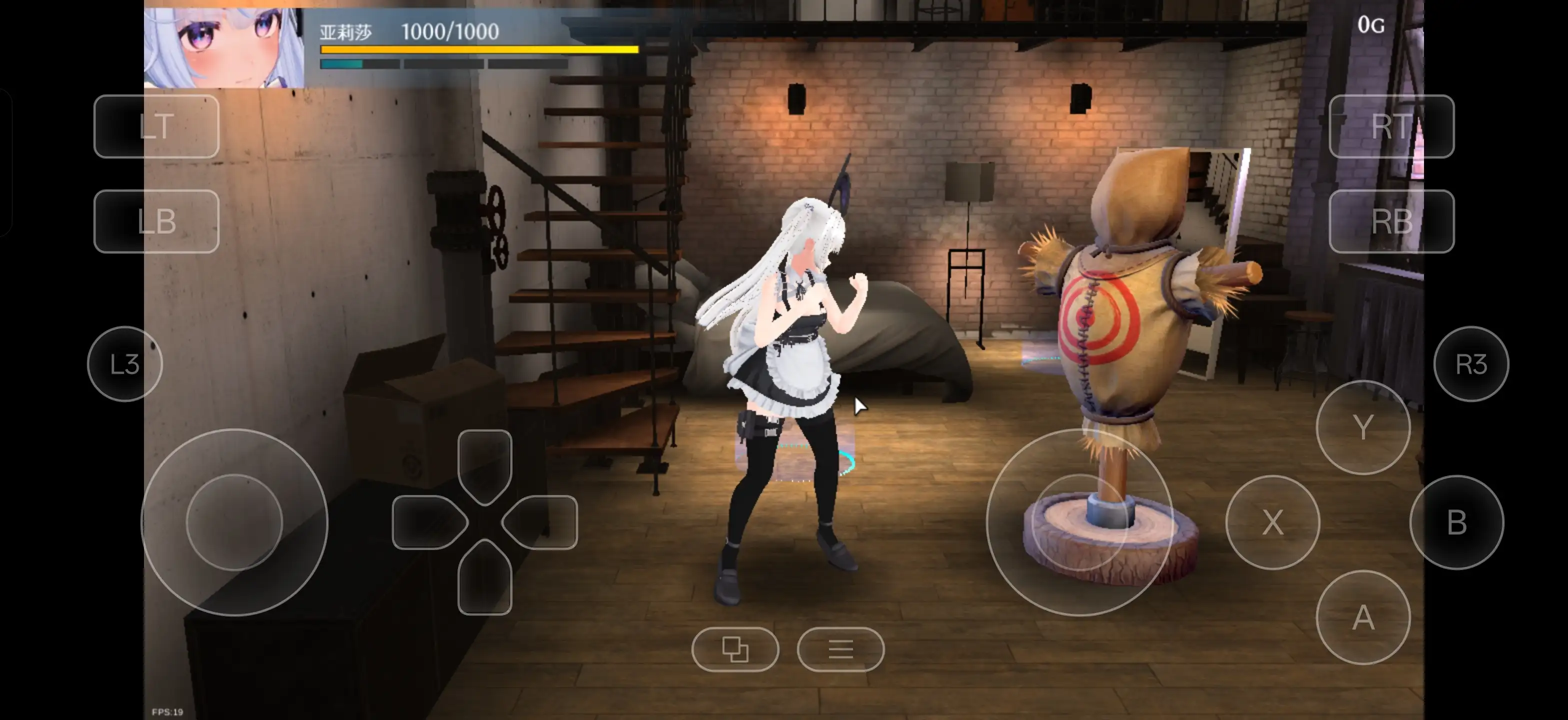Viewport: 1568px width, 720px height.
Task: Click the right virtual joystick center
Action: [x=1080, y=522]
